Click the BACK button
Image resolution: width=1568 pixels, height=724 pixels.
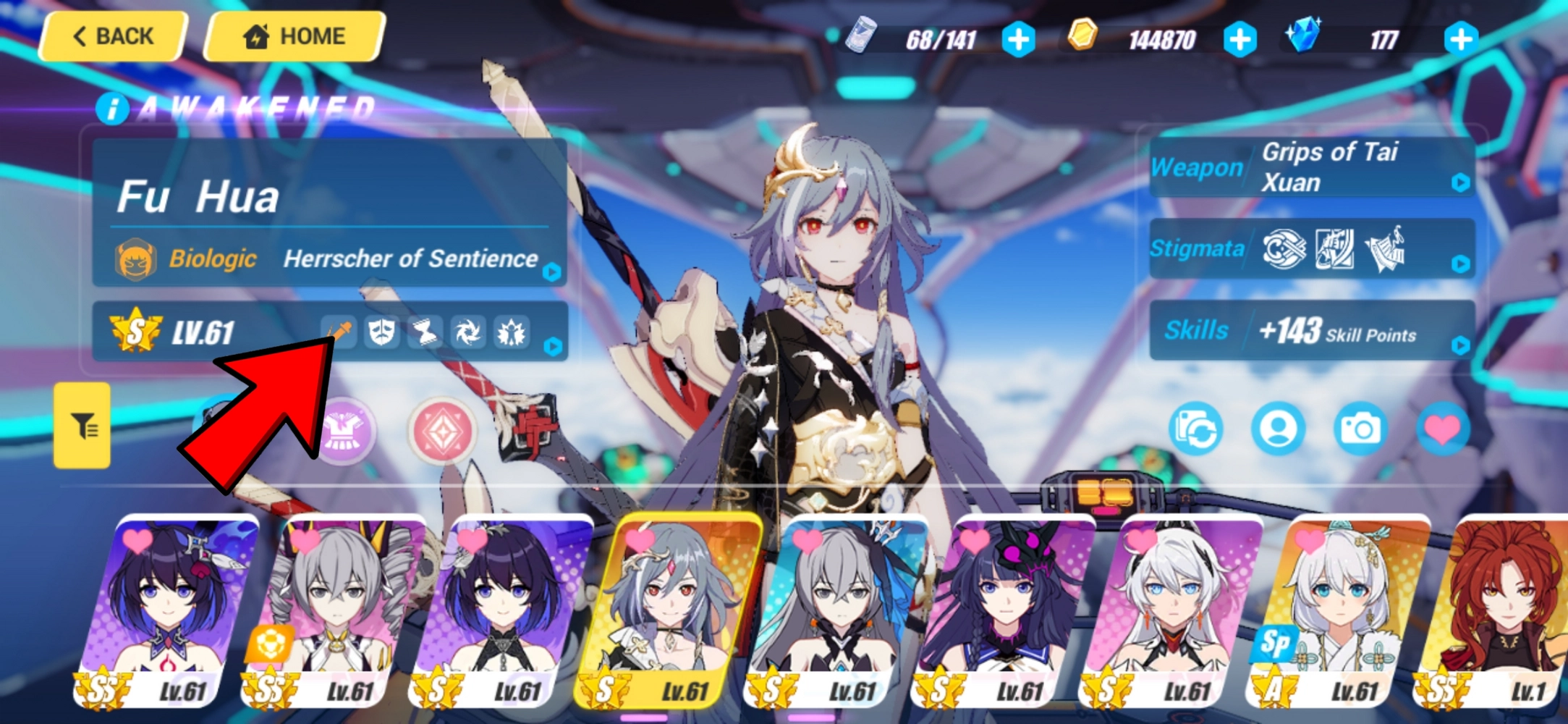(x=112, y=36)
